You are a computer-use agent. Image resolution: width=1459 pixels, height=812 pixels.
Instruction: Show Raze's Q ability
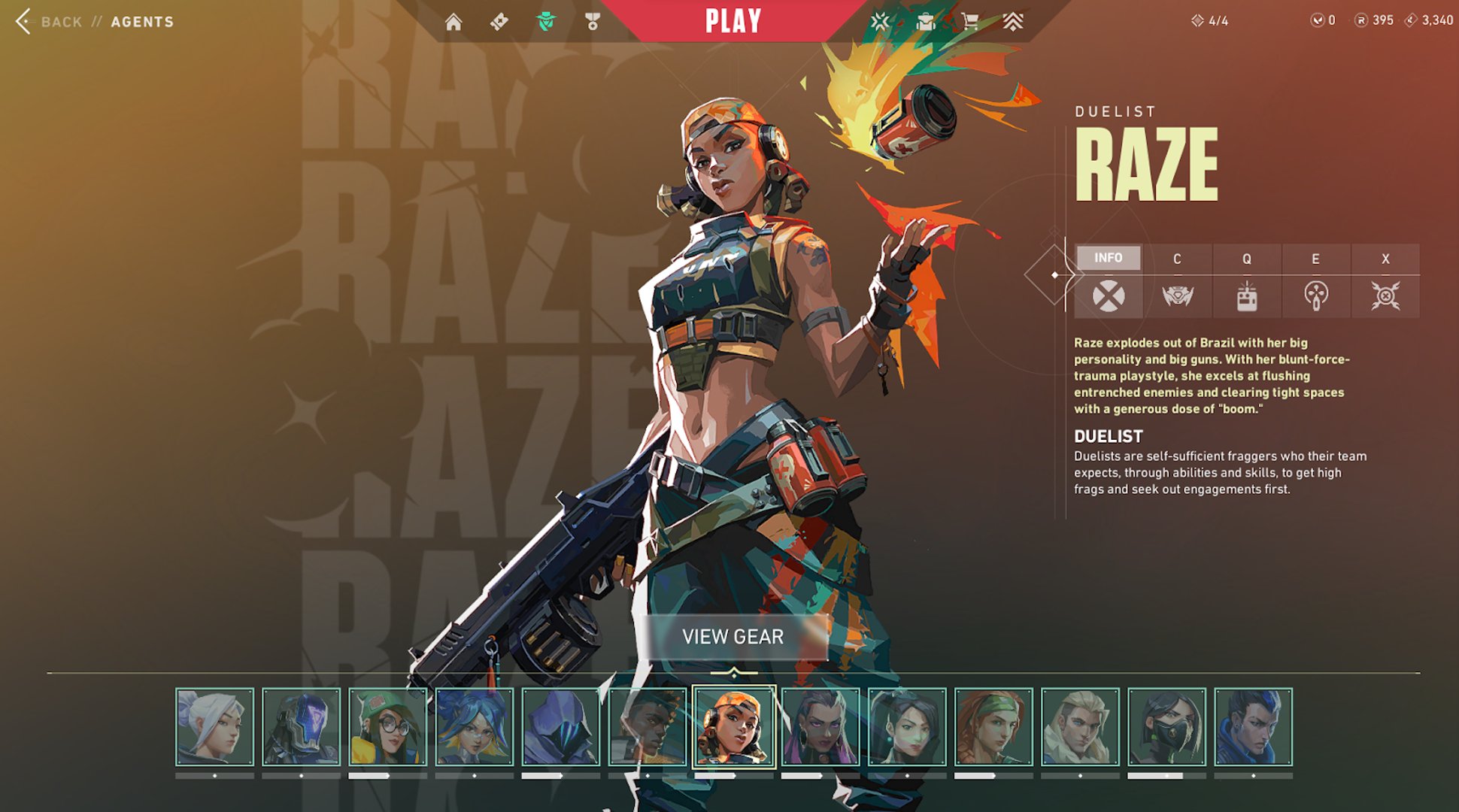click(x=1246, y=281)
